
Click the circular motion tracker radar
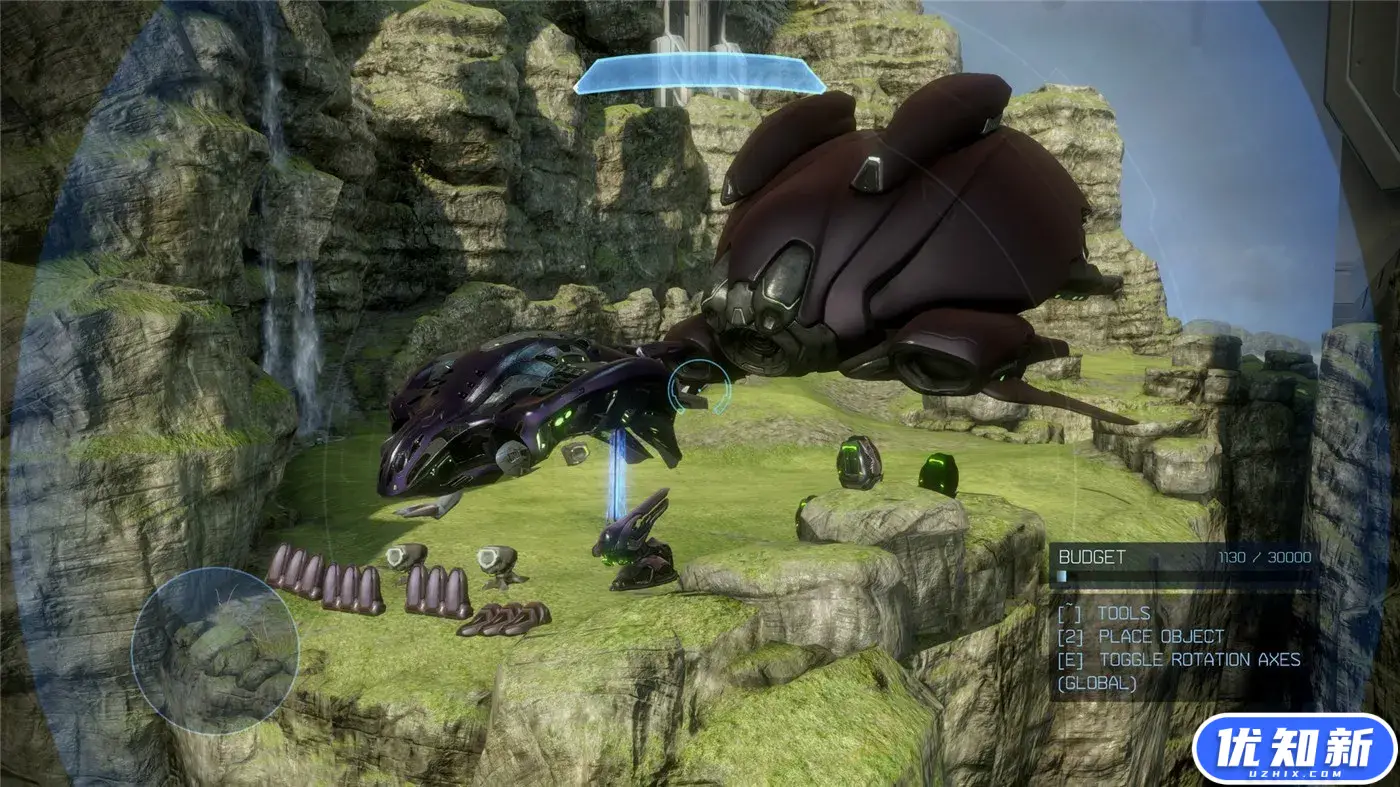tap(214, 651)
